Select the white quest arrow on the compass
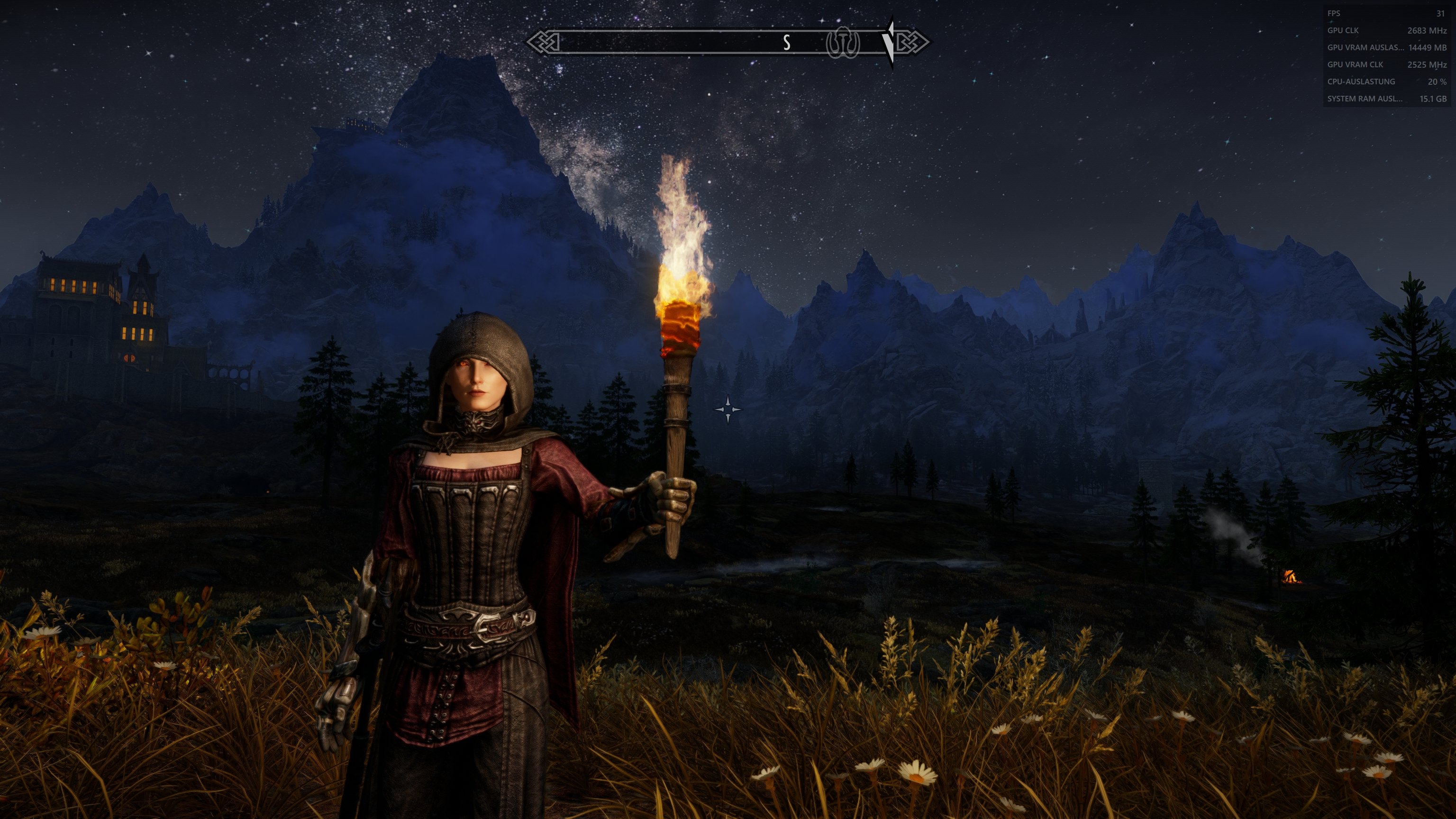This screenshot has height=819, width=1456. (x=889, y=42)
